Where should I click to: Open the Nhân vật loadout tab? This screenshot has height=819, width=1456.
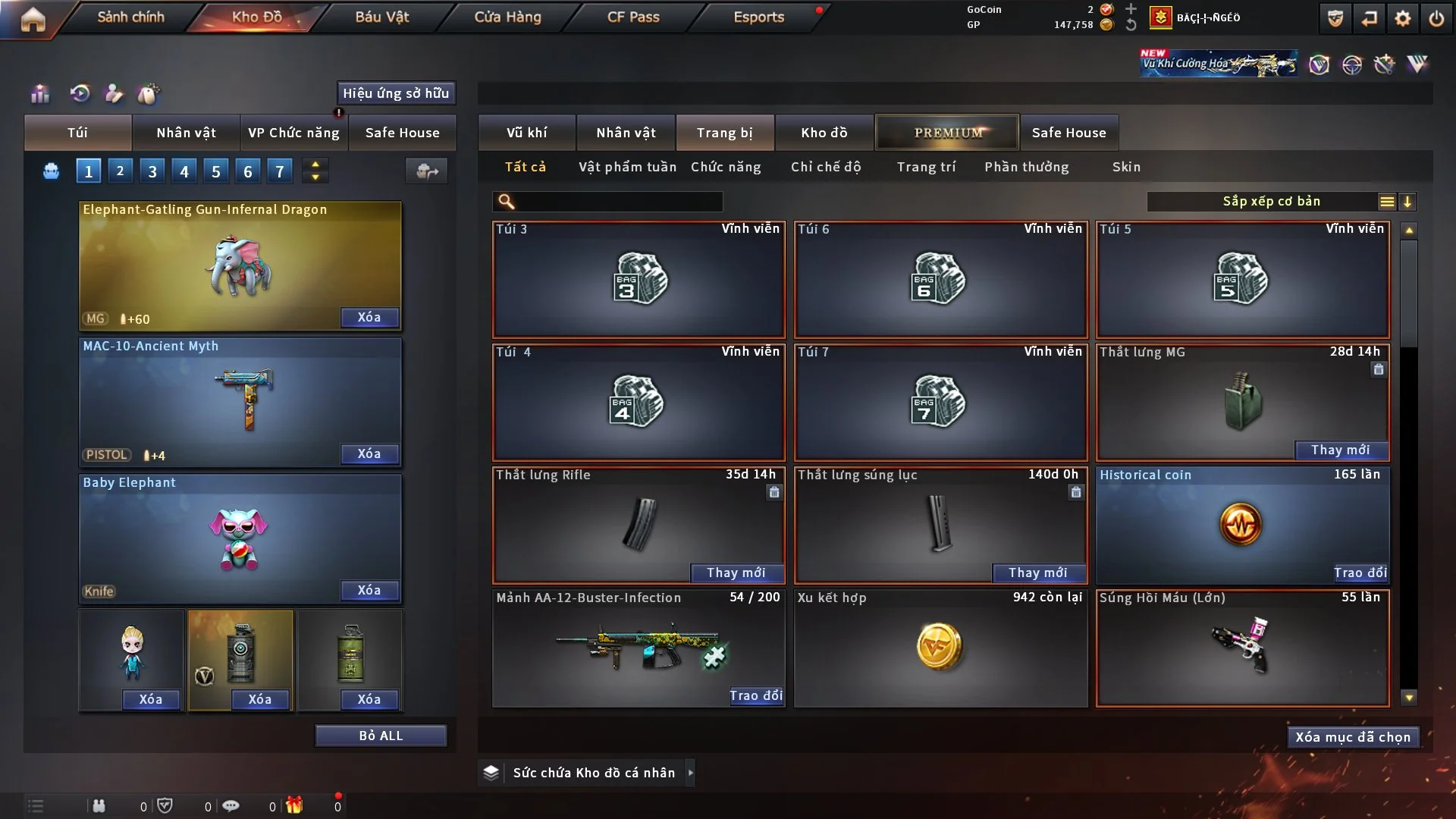tap(186, 133)
